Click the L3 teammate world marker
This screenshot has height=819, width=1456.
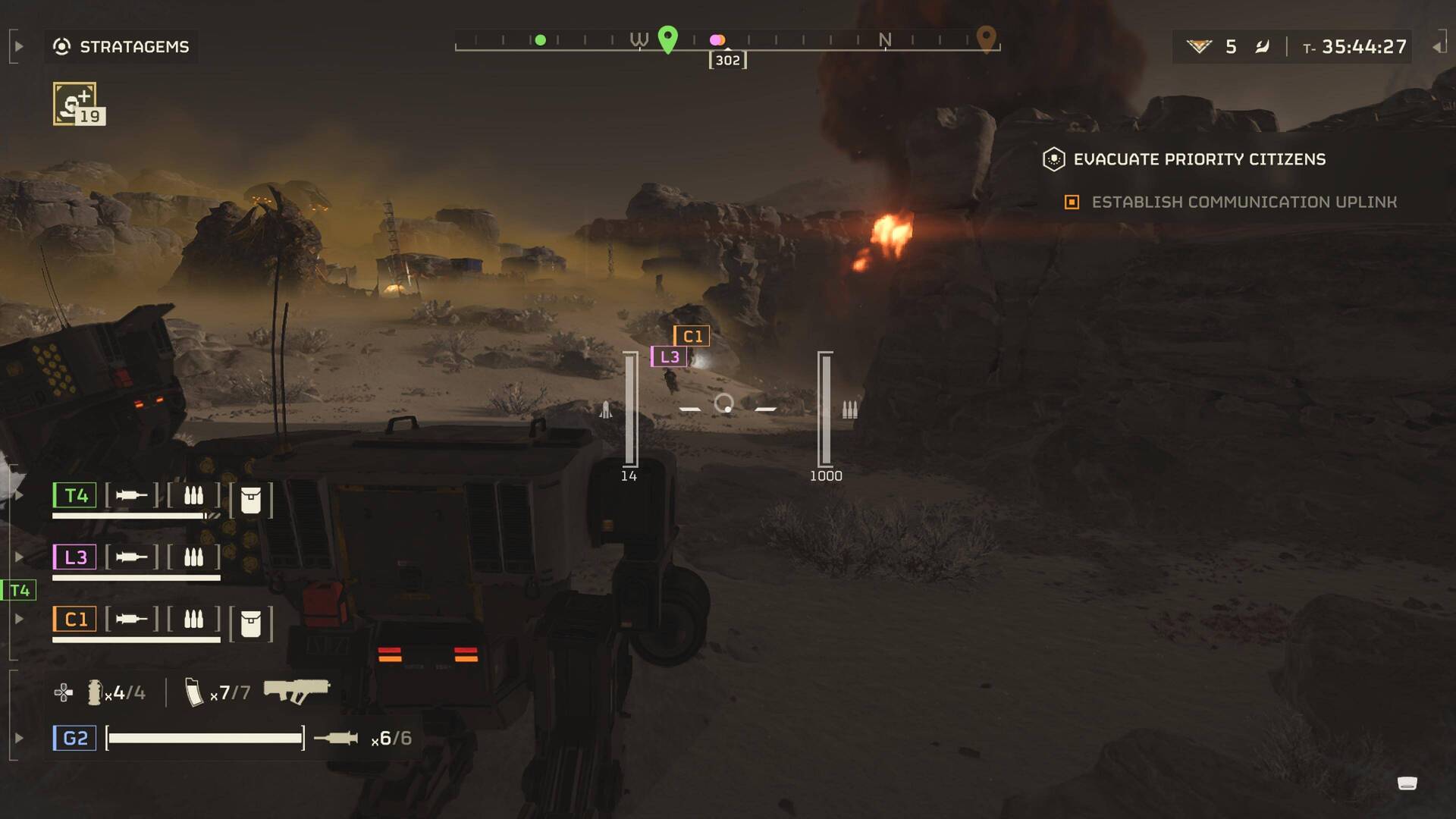pos(669,356)
